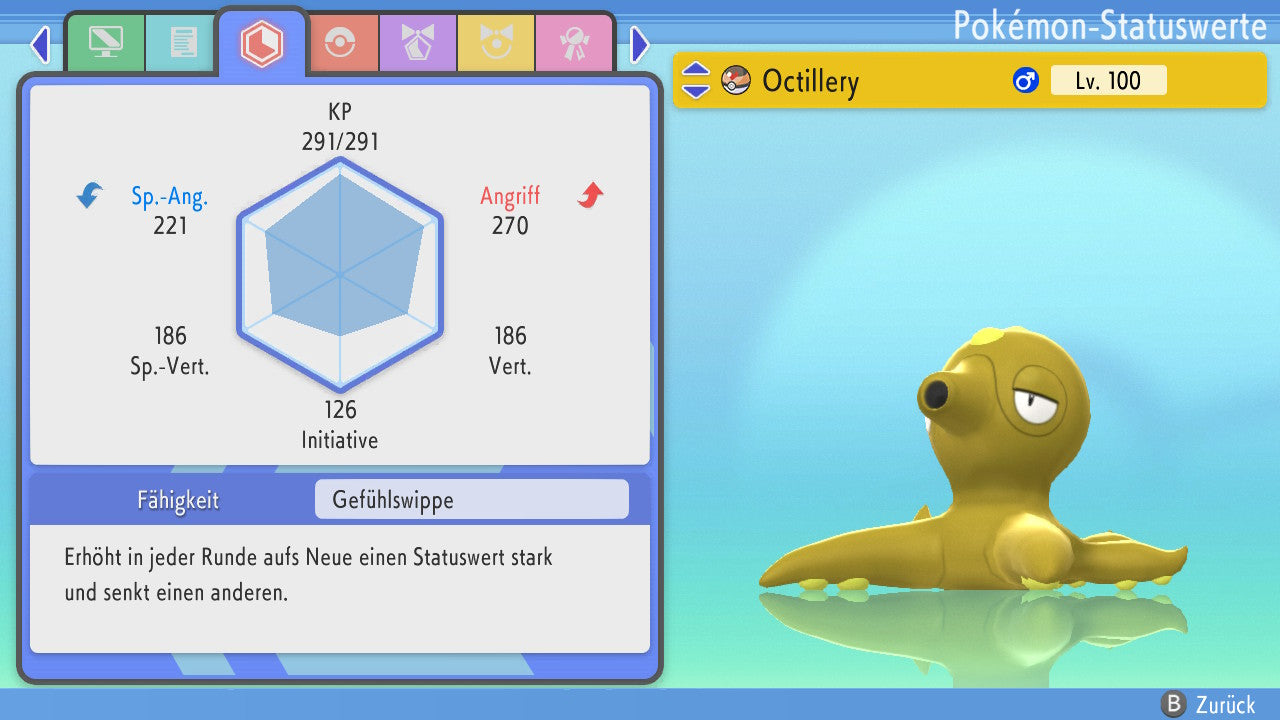The height and width of the screenshot is (720, 1280).
Task: Switch Pokémon using the up-down arrows by Octillery
Action: coord(695,81)
